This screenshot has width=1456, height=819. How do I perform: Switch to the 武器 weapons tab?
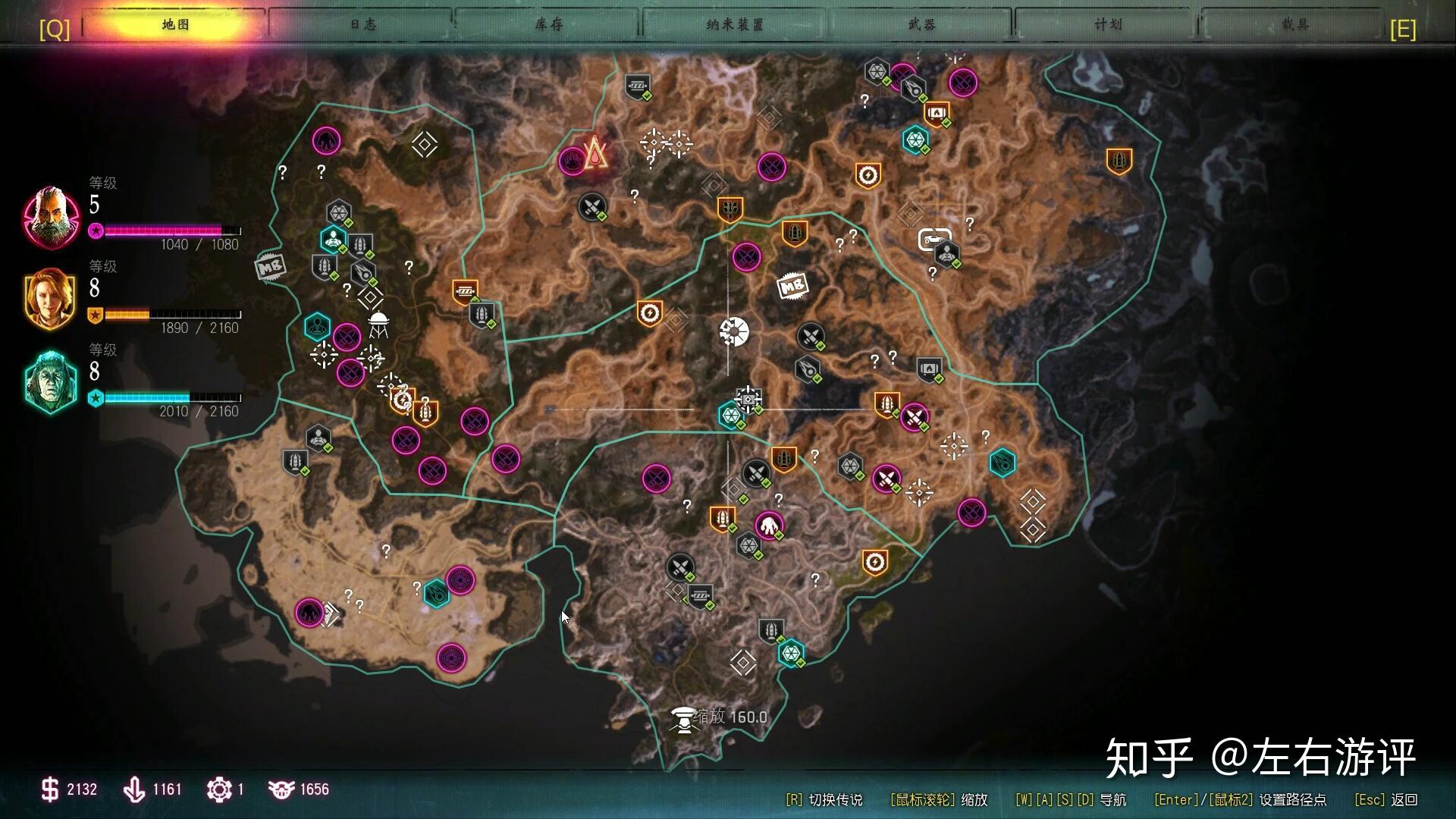coord(921,24)
